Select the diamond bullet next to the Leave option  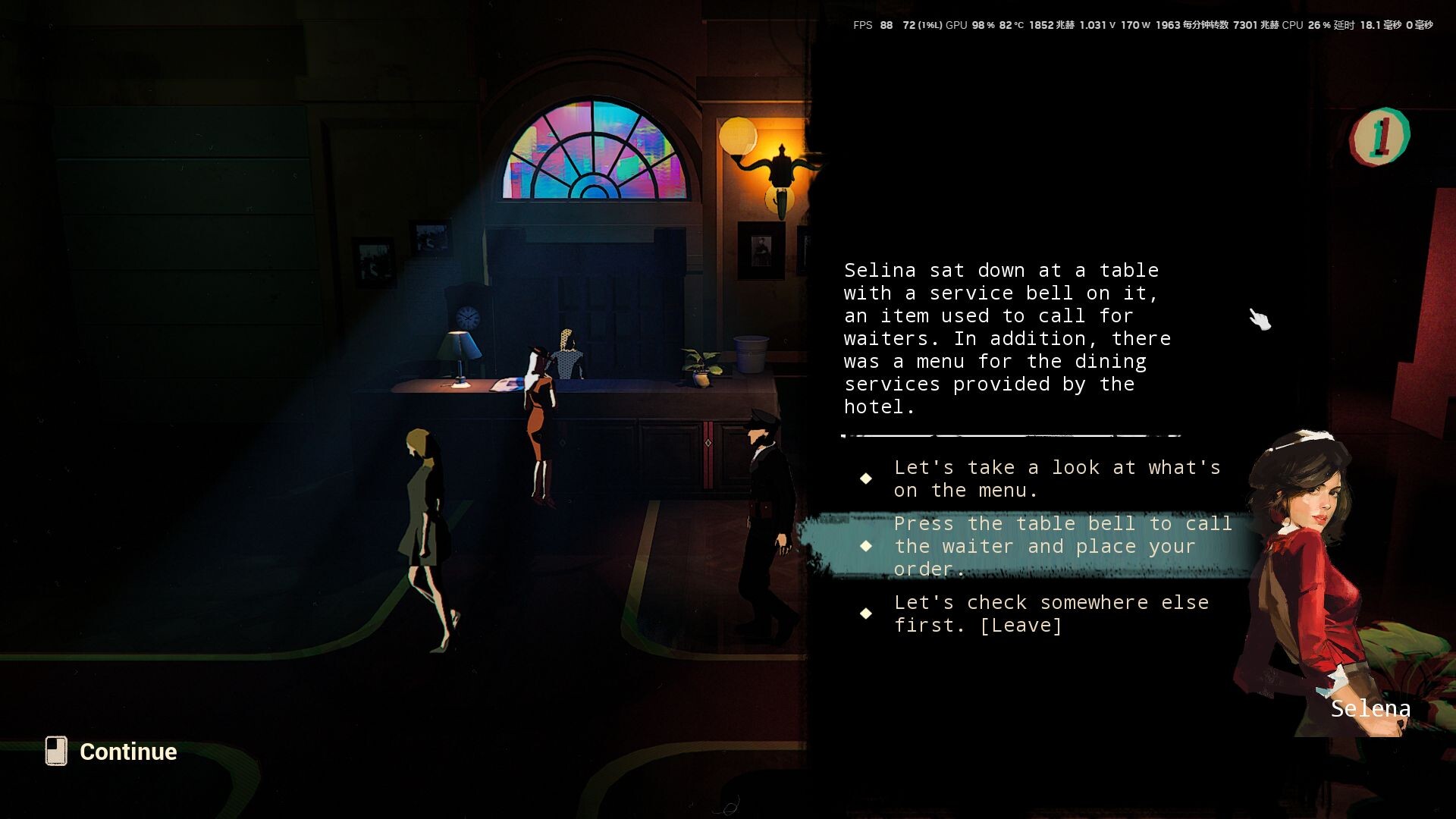(867, 613)
